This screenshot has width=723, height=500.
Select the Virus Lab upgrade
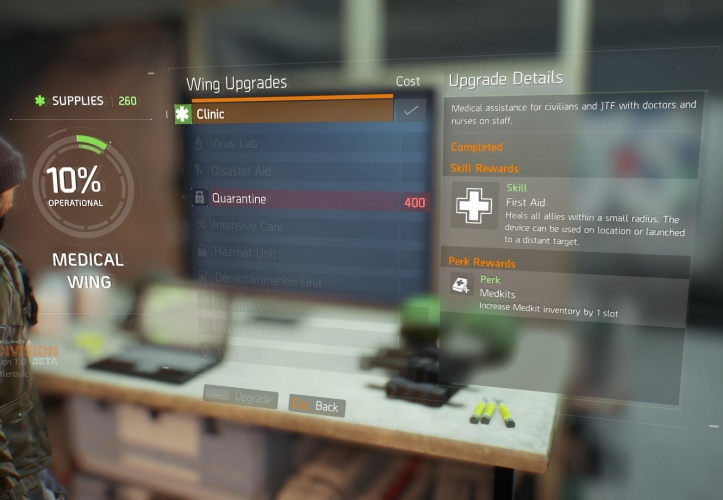[x=290, y=143]
